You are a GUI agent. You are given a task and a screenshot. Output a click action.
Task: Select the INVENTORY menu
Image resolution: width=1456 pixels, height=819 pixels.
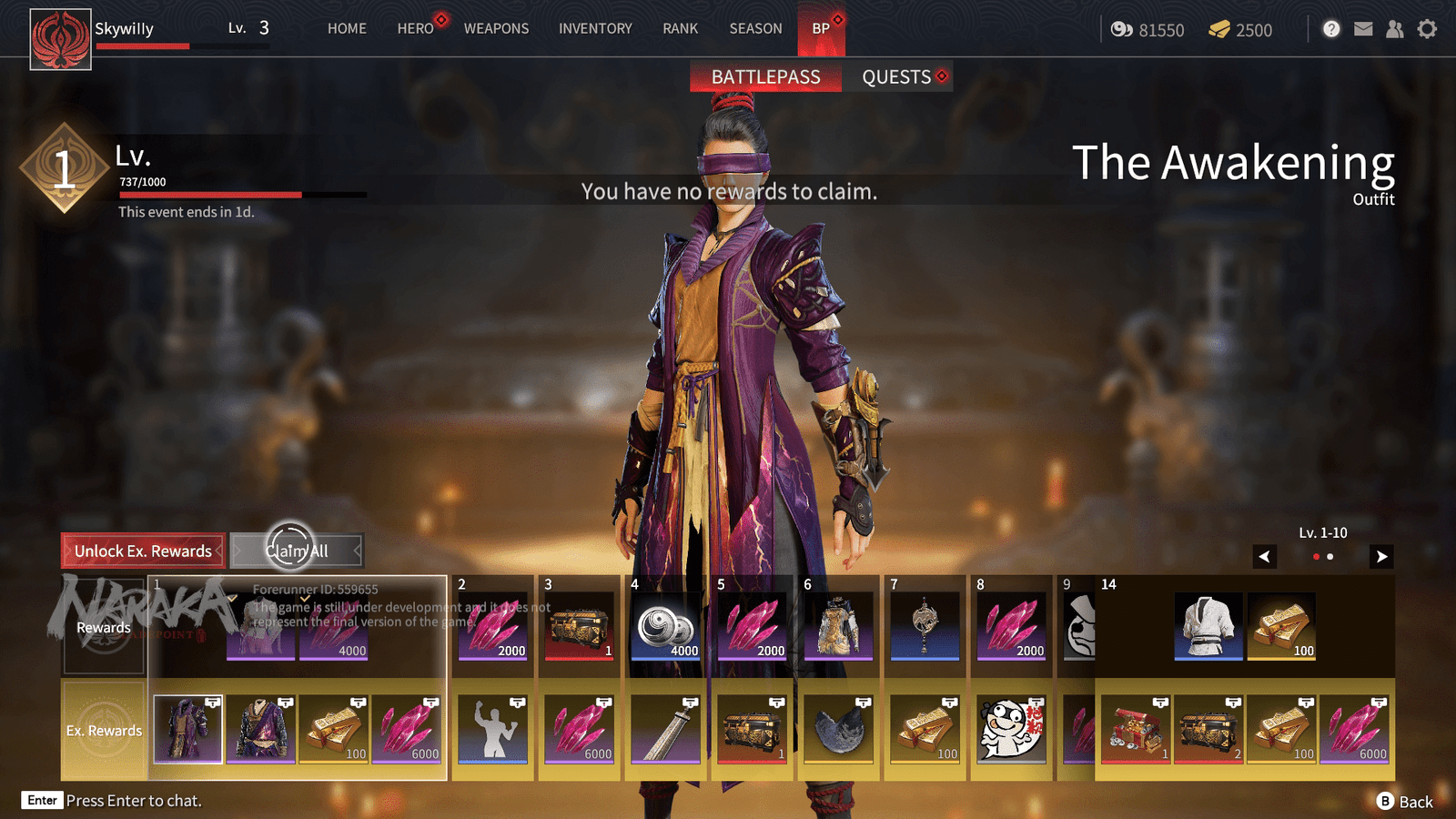(595, 28)
